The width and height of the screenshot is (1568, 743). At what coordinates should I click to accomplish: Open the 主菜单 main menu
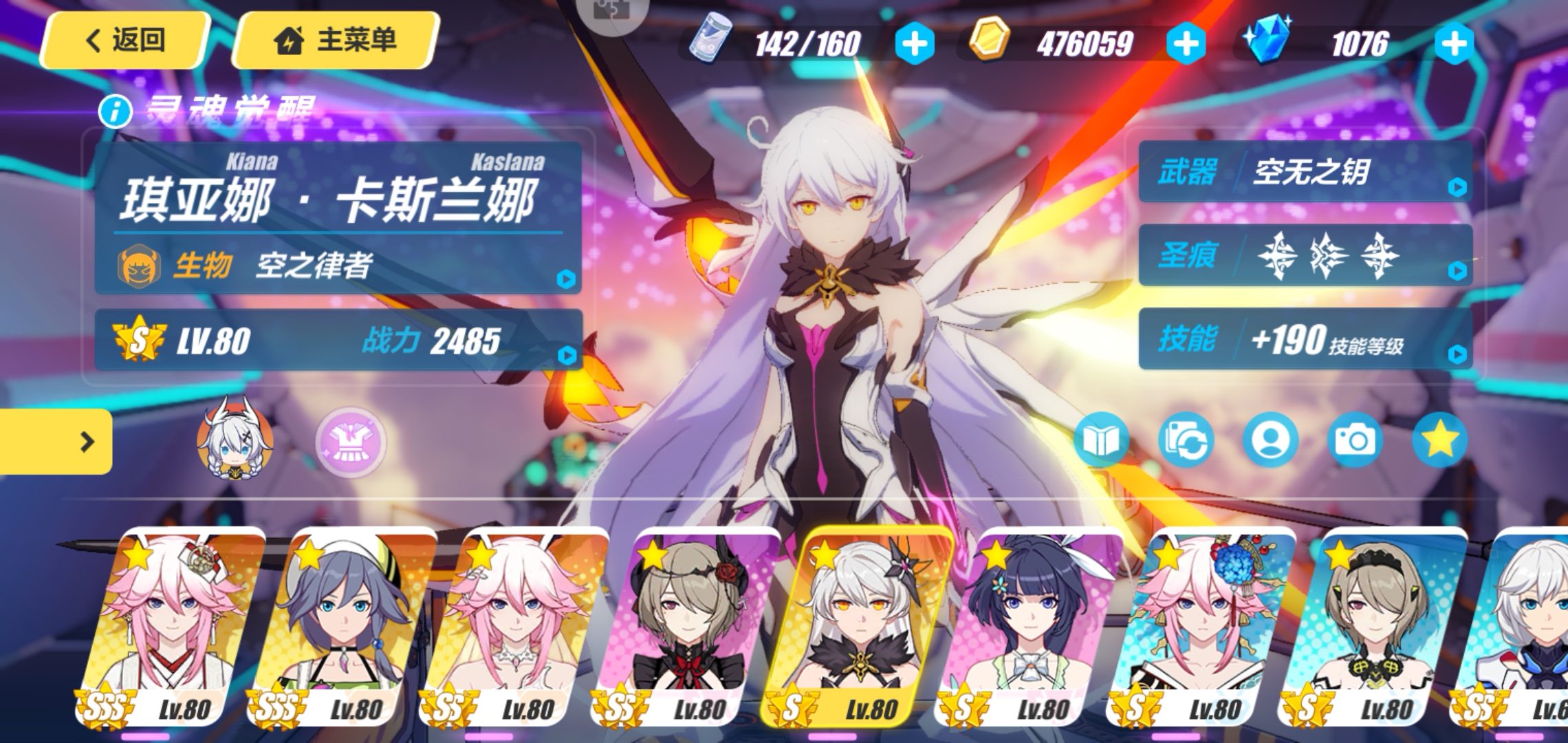pos(336,40)
